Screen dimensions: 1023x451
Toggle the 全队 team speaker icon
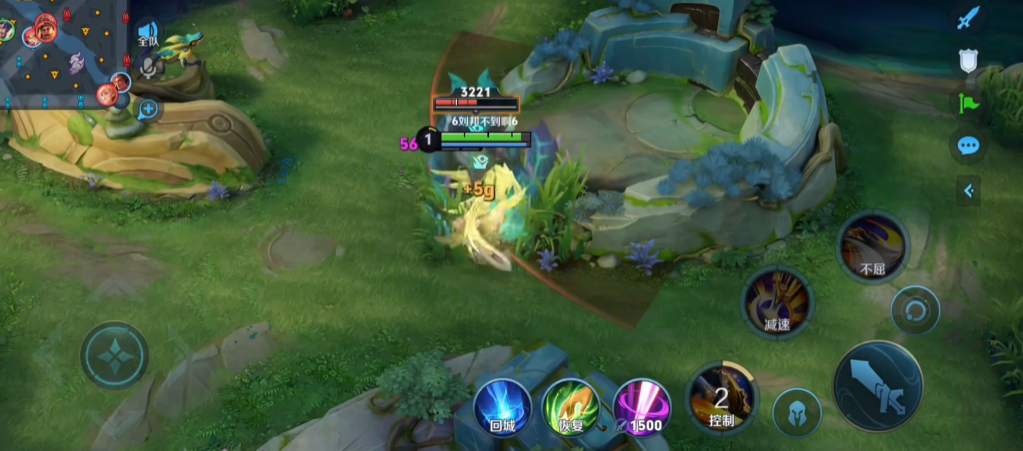pyautogui.click(x=148, y=35)
